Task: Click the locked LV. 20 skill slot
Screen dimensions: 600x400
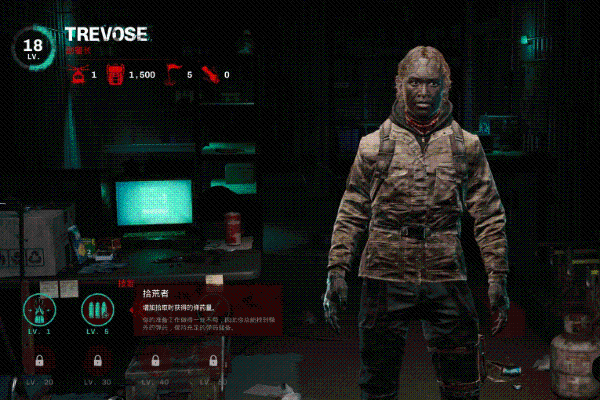Action: point(40,360)
